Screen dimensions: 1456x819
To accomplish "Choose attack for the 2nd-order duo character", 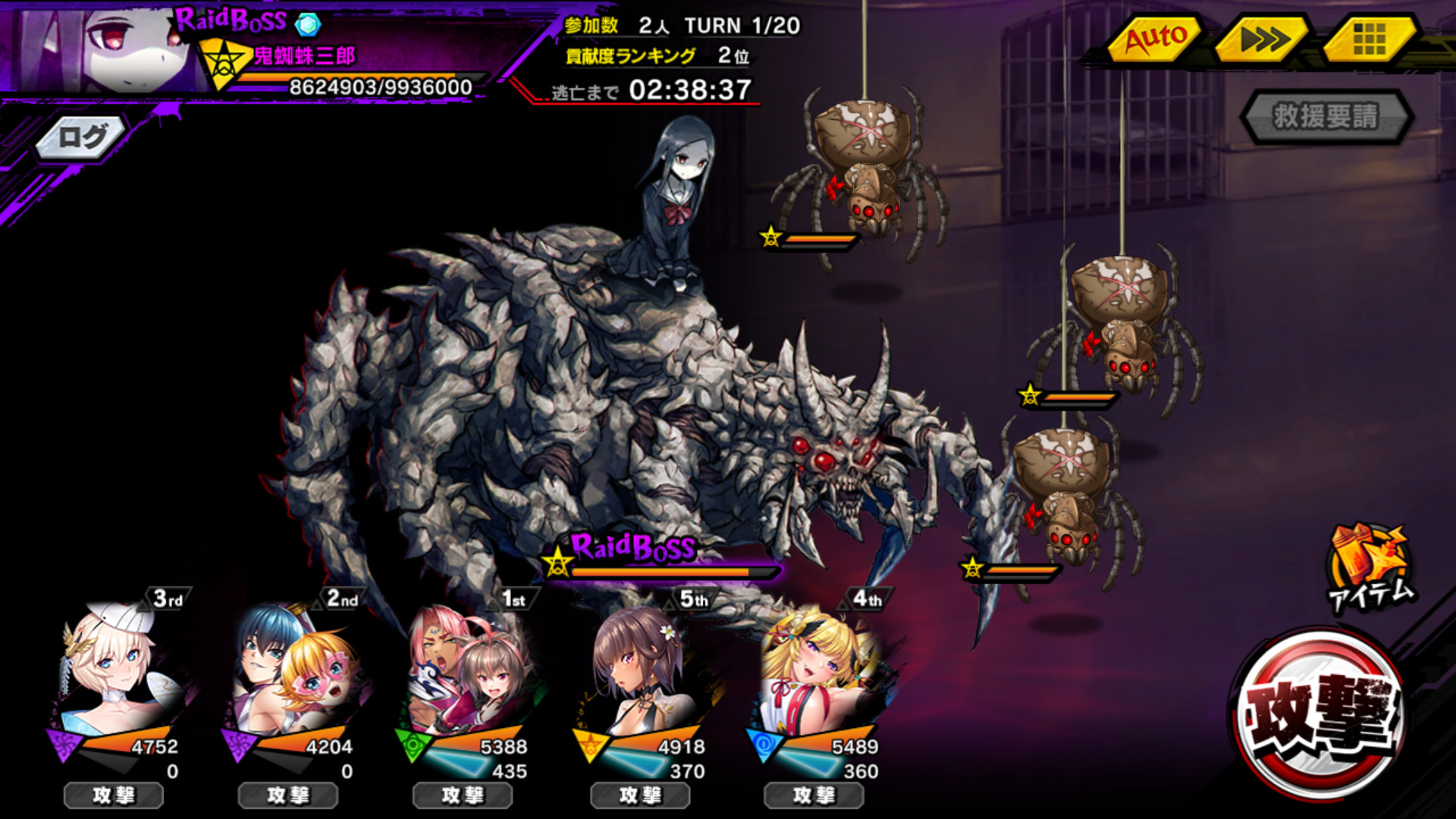I will 288,795.
